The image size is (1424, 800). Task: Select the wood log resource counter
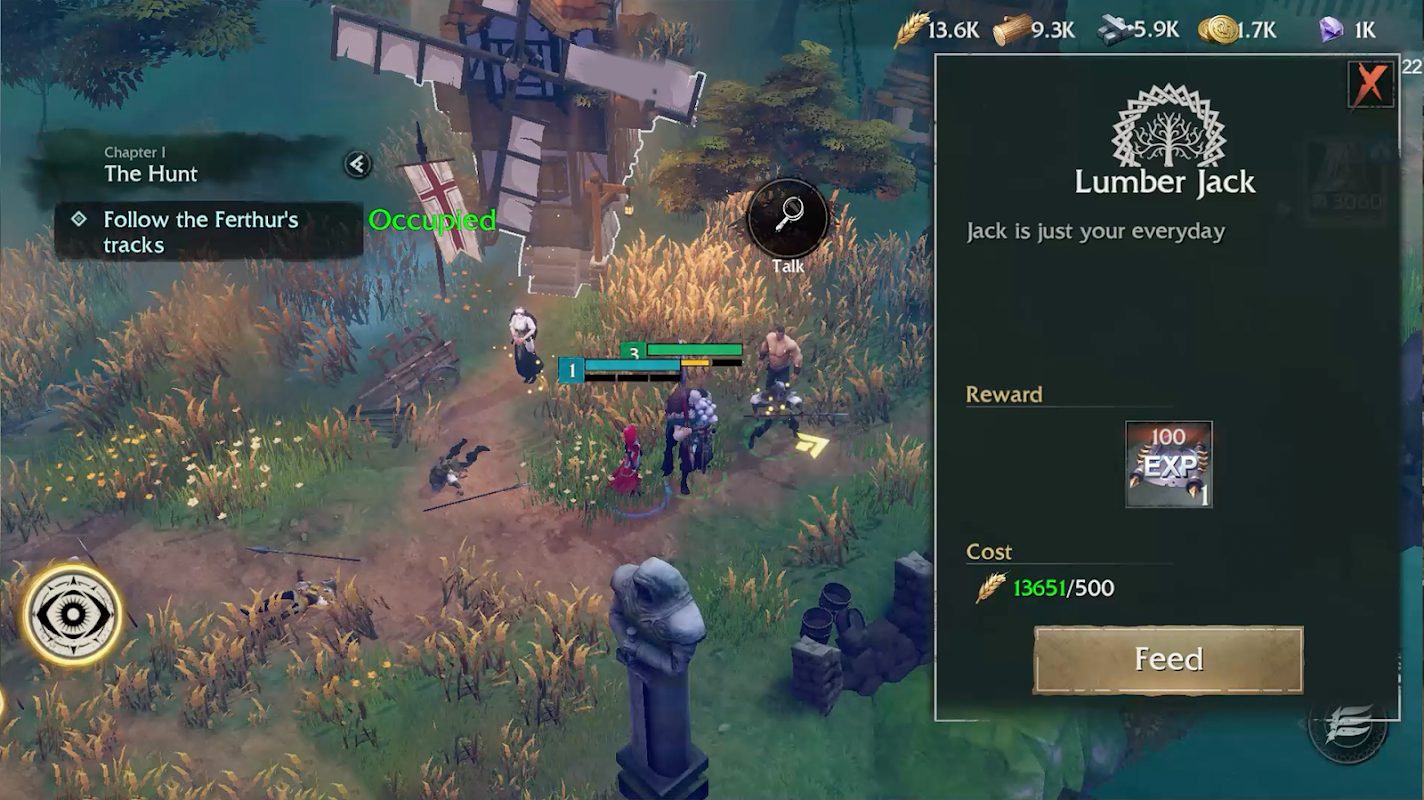click(1034, 30)
